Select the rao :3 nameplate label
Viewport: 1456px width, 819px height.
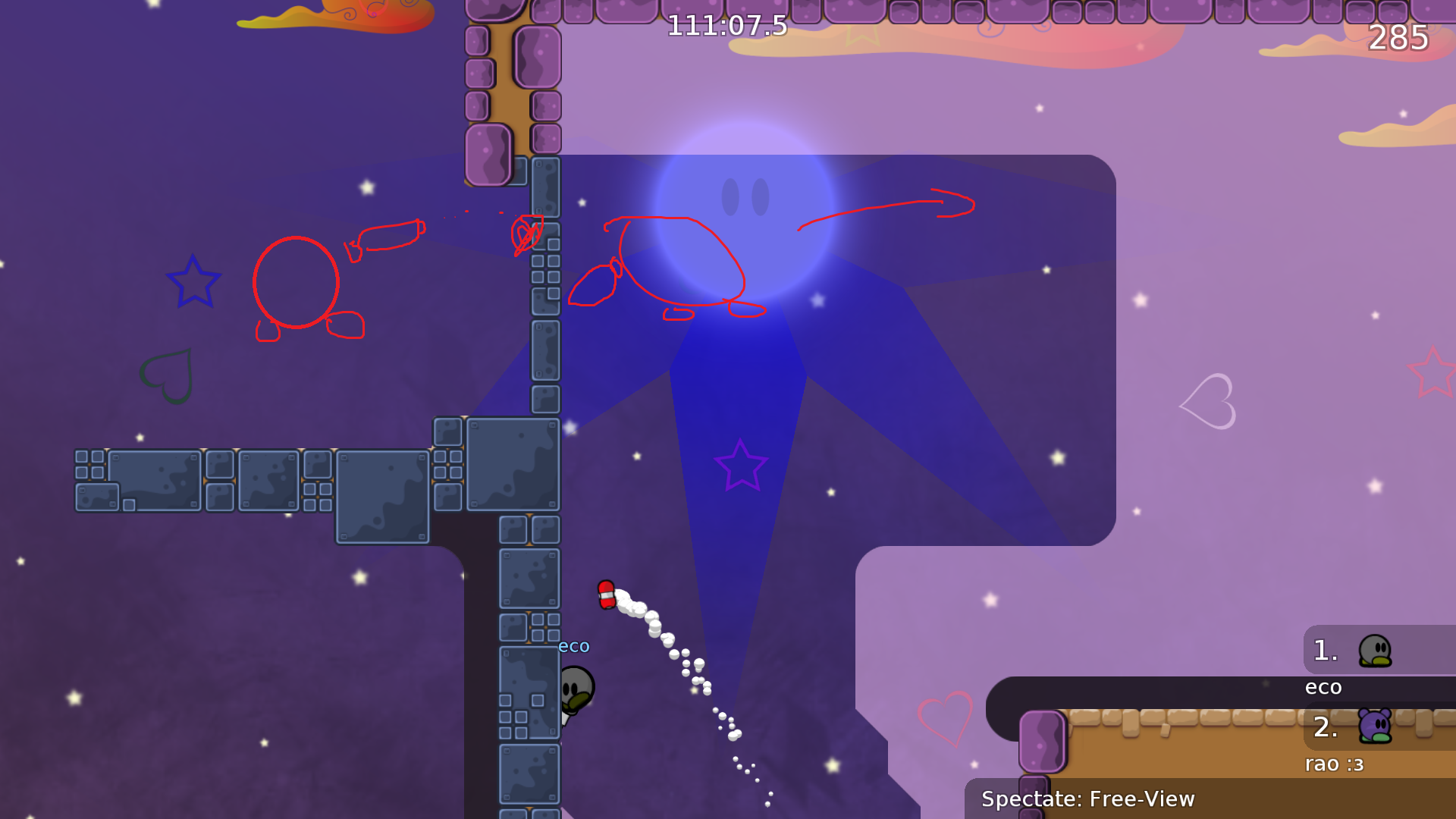tap(1333, 764)
